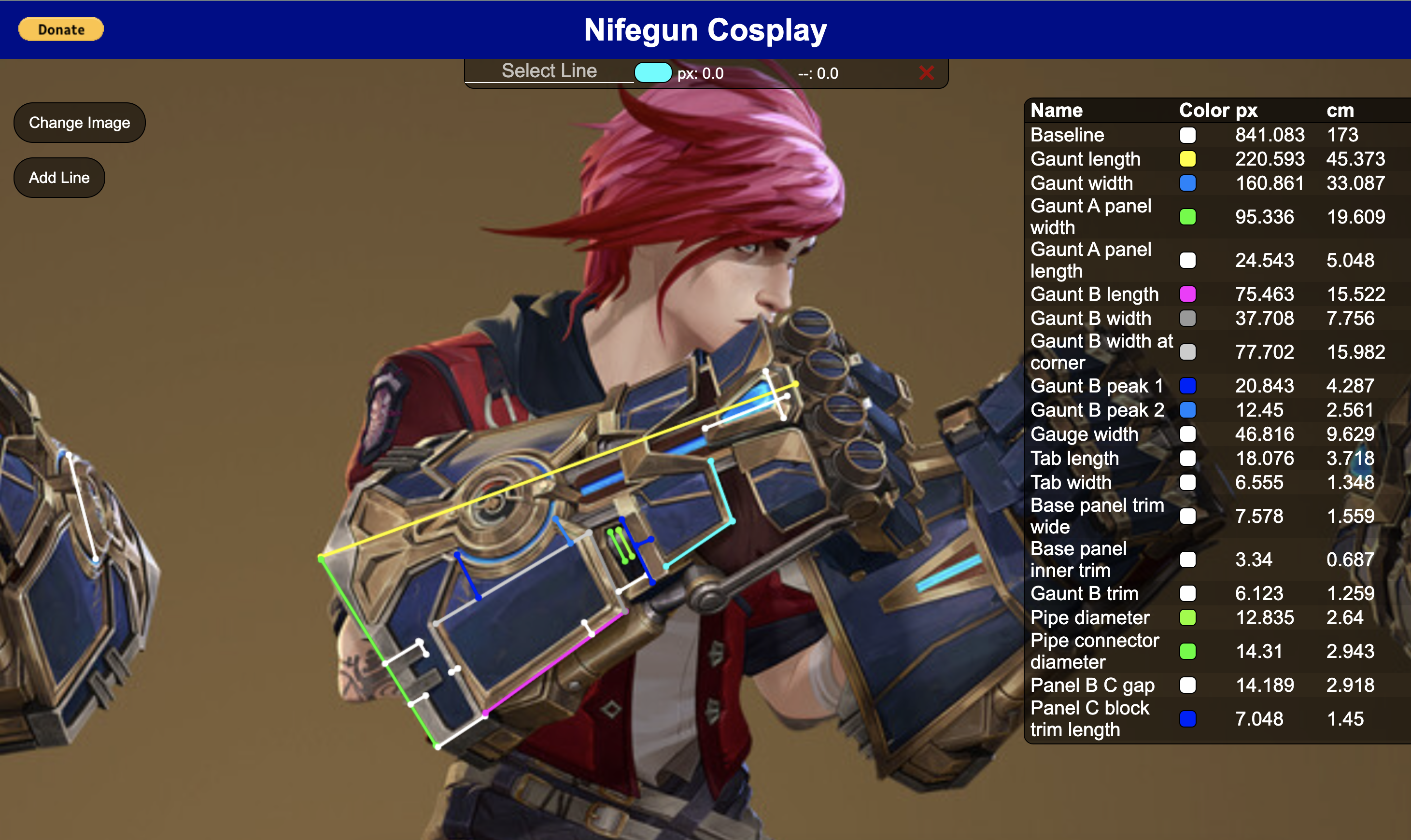Change the Baseline line color
This screenshot has height=840, width=1411.
[1188, 135]
